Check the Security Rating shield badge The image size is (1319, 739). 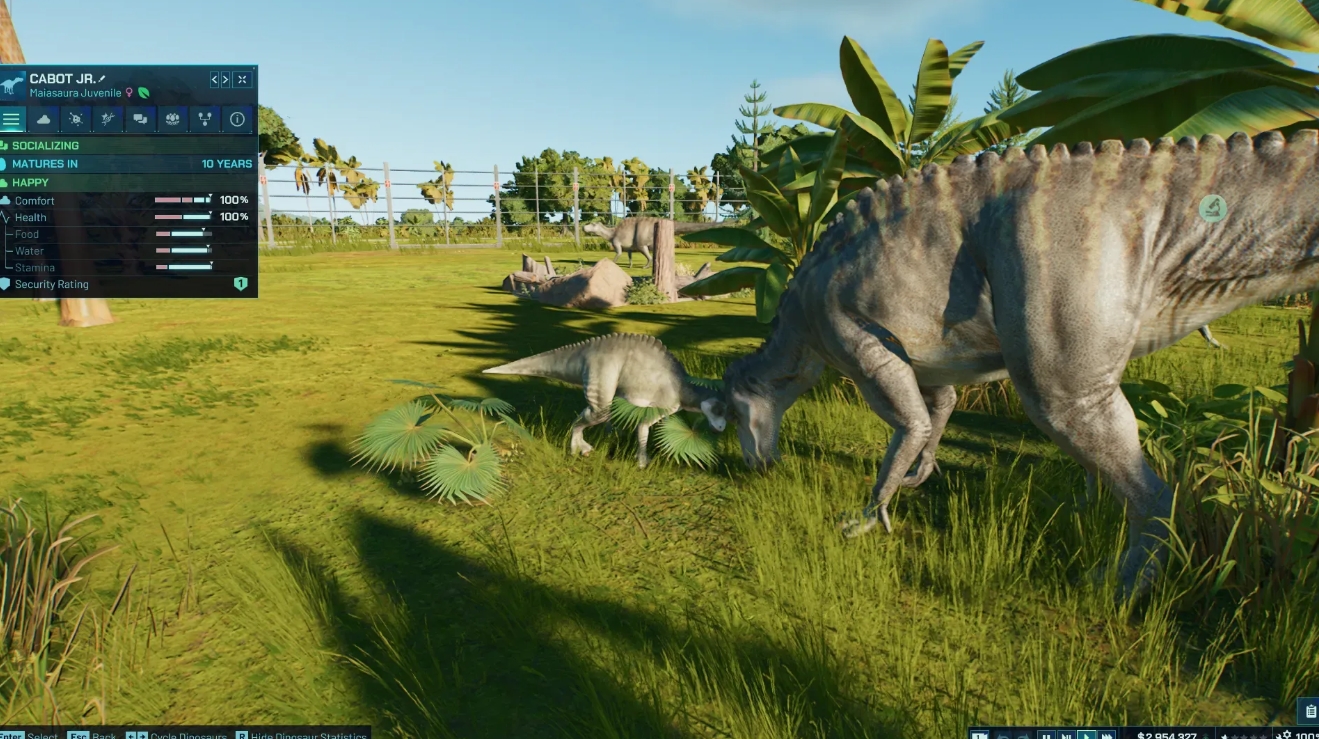pos(240,284)
